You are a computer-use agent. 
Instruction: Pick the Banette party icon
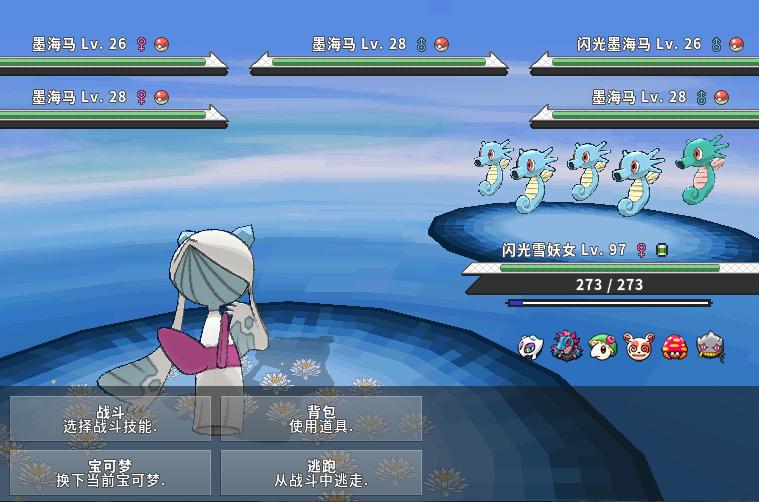pyautogui.click(x=710, y=347)
